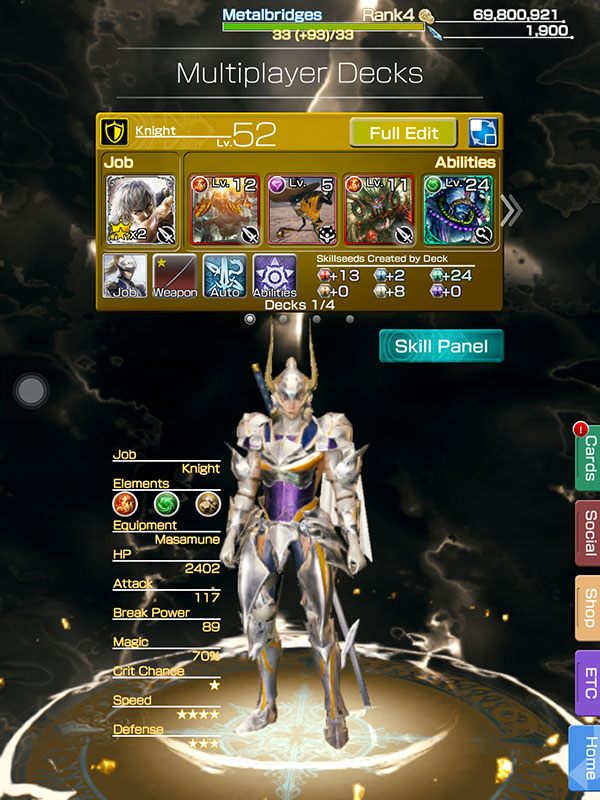Pick the level 11 fire ability card
This screenshot has height=800, width=600.
tap(379, 210)
